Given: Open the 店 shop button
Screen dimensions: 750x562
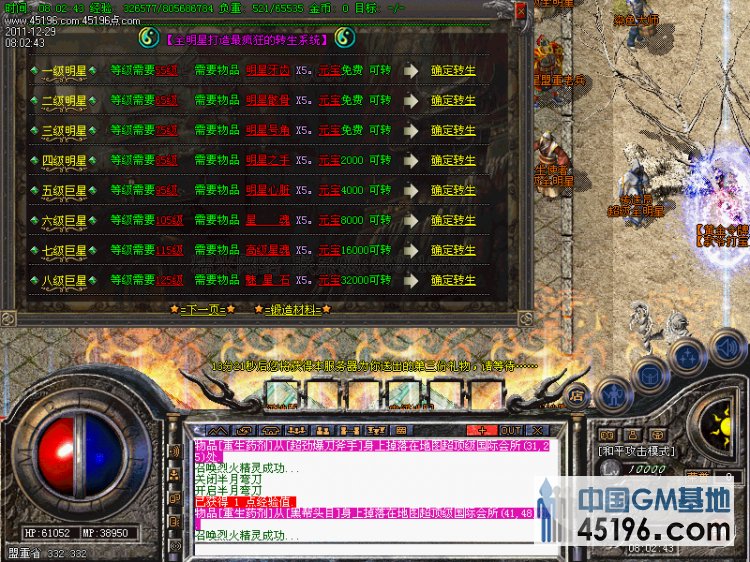Looking at the screenshot, I should click(577, 395).
